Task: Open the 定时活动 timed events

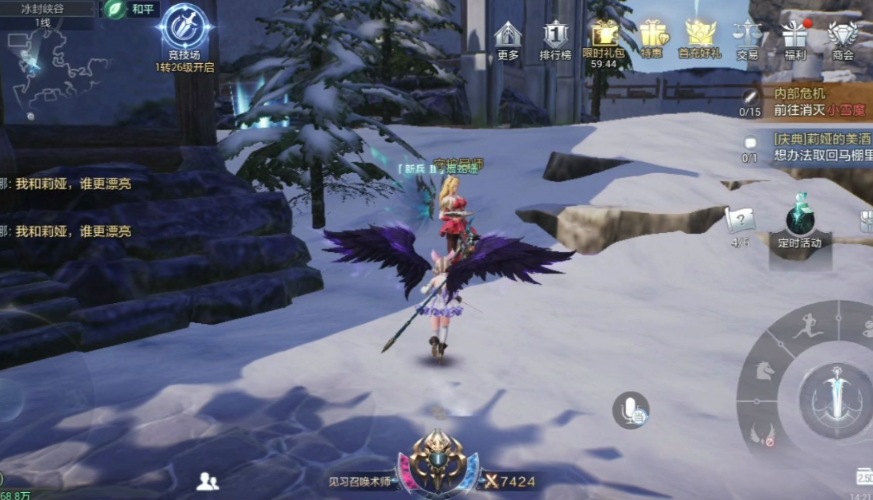Action: tap(799, 220)
